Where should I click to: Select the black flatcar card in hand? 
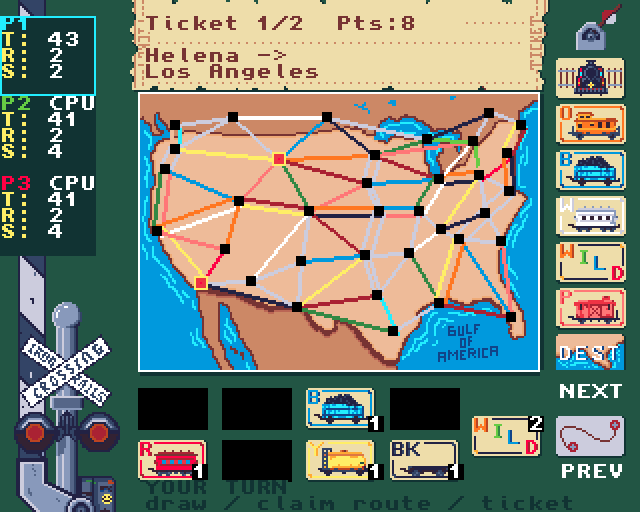click(424, 459)
